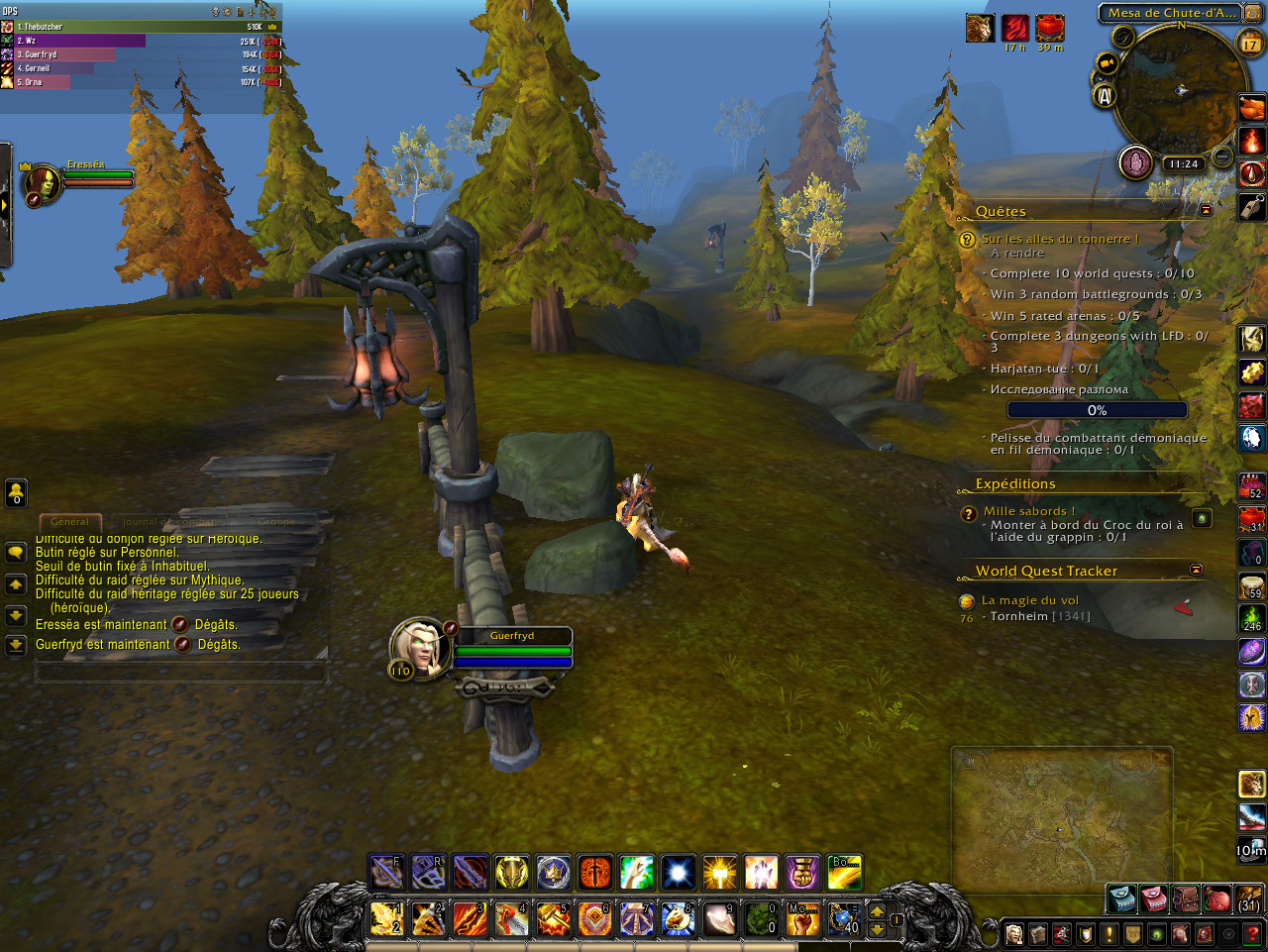Use the crossed red sword ability on slot 4
Screen dimensions: 1268x952
click(511, 918)
